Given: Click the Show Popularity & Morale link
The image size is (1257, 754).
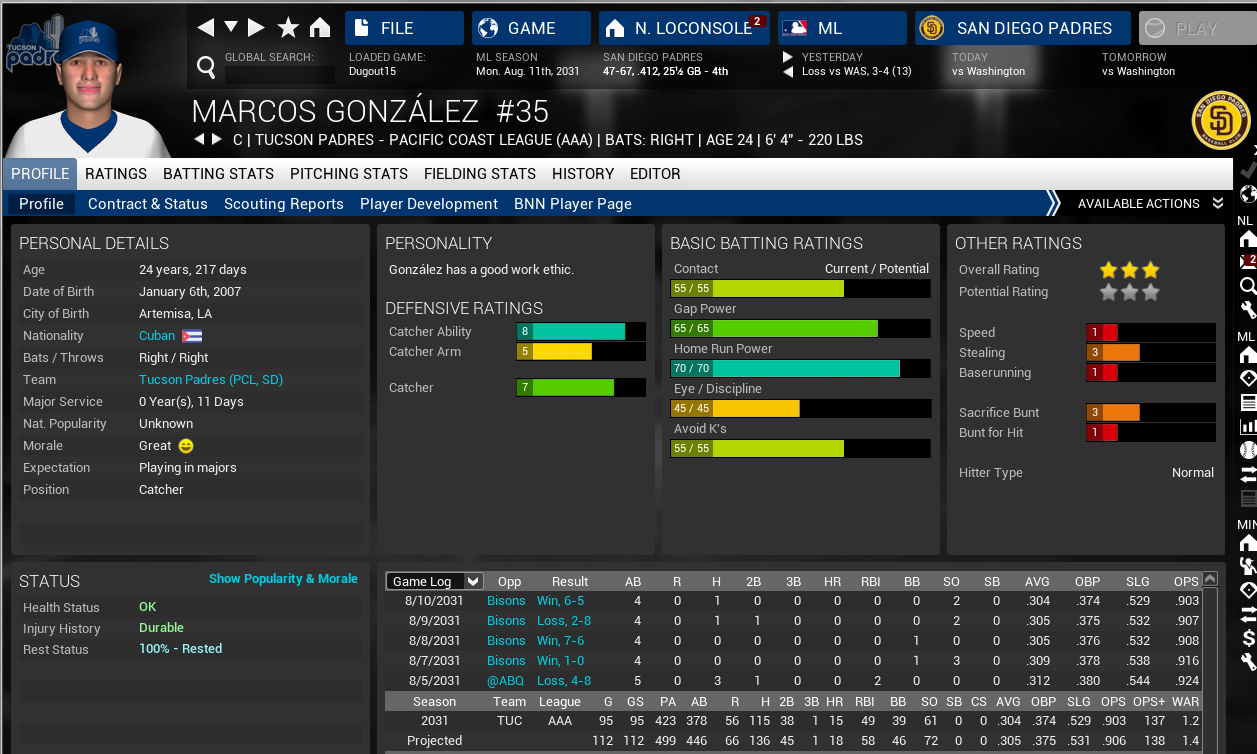Looking at the screenshot, I should (283, 579).
